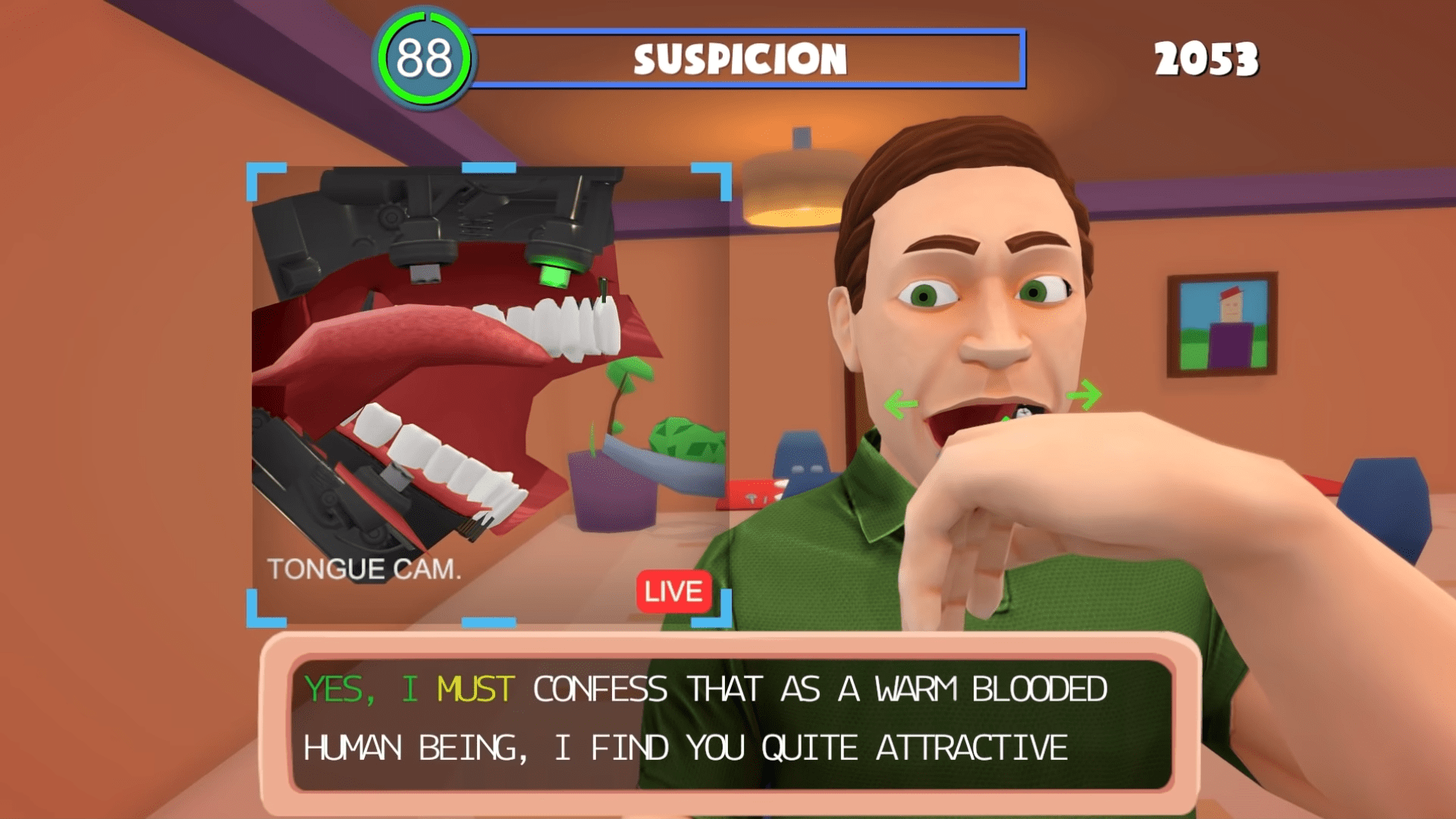Click the green left arrow beside the mouth
Screen dimensions: 1456x819
point(900,403)
